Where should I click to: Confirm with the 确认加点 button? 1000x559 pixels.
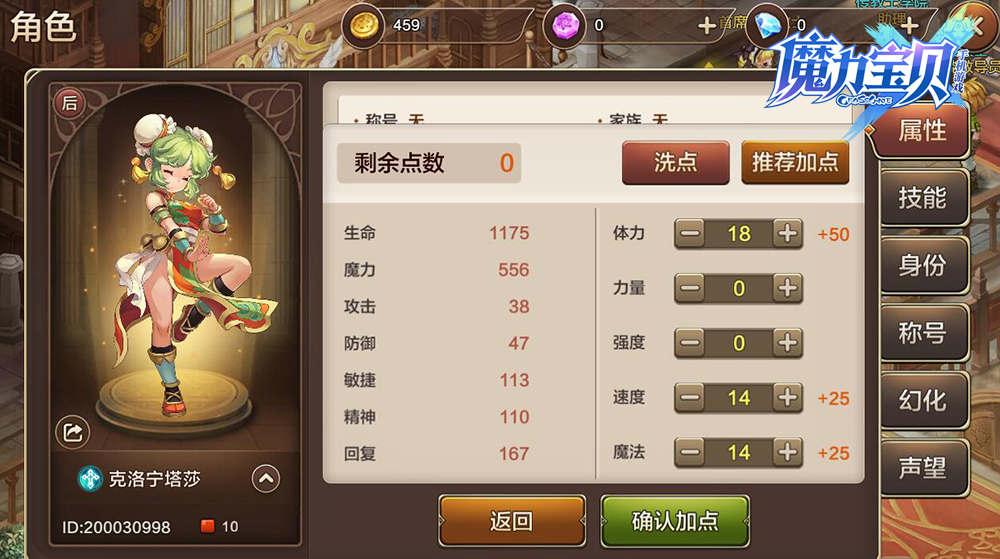[675, 521]
